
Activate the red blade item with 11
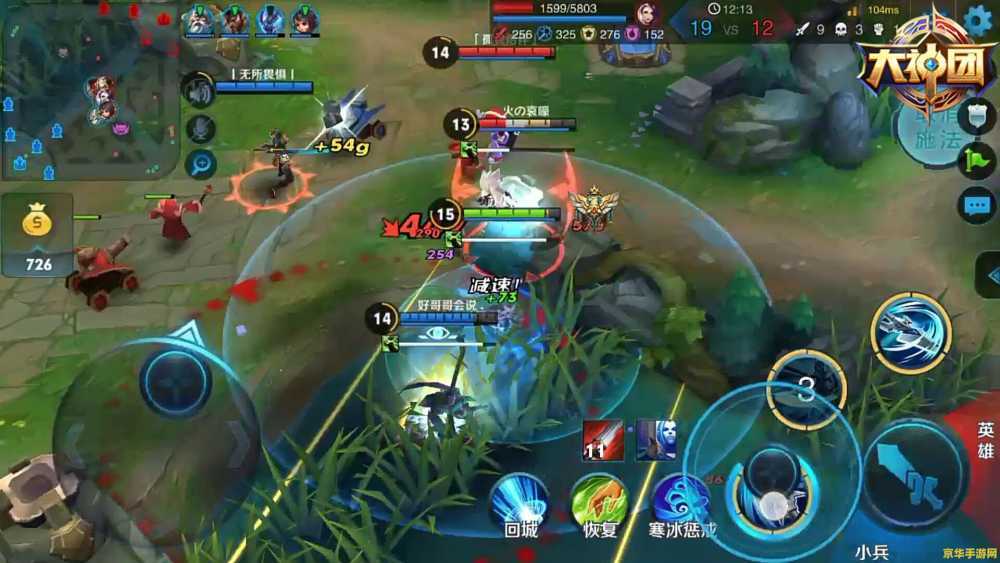coord(604,440)
